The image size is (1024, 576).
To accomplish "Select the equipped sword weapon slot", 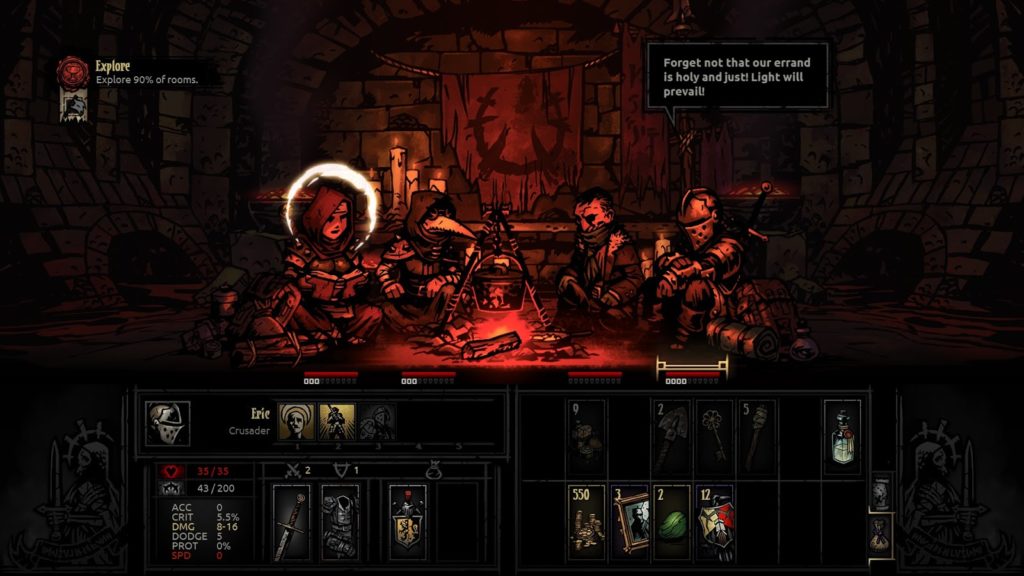I will pyautogui.click(x=292, y=521).
